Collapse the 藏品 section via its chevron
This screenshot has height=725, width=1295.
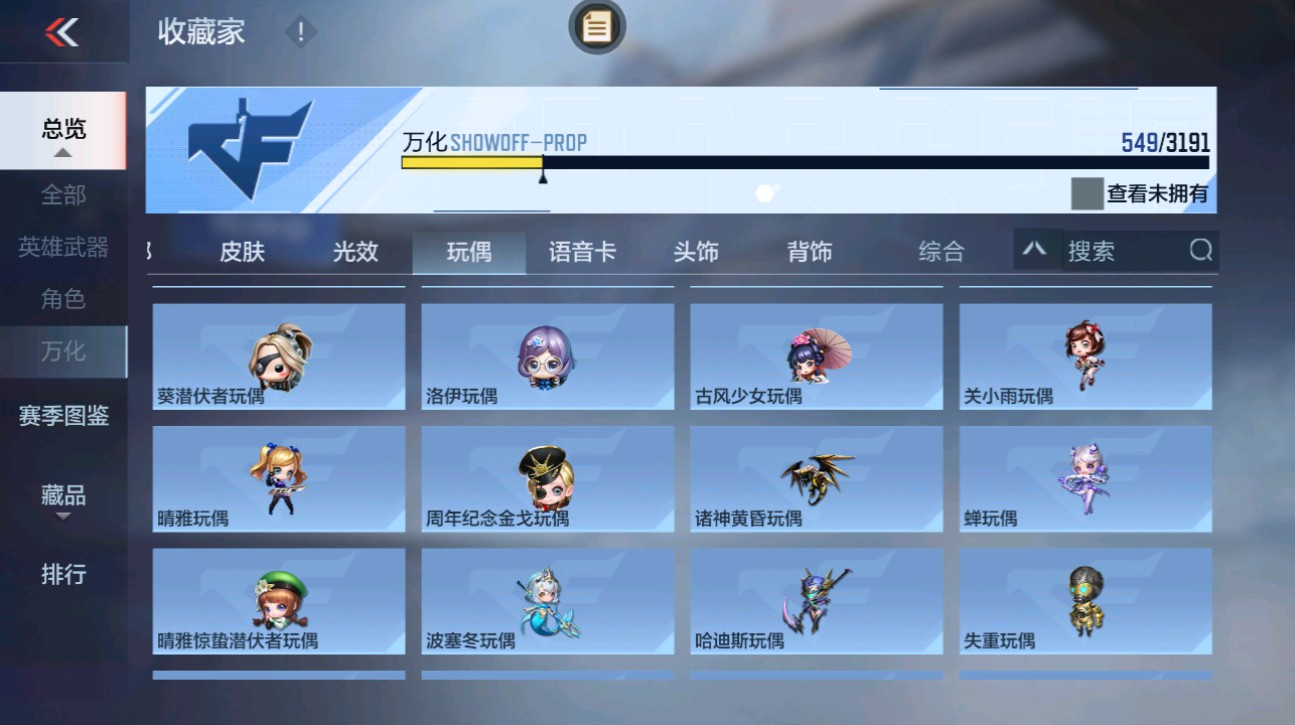point(64,516)
